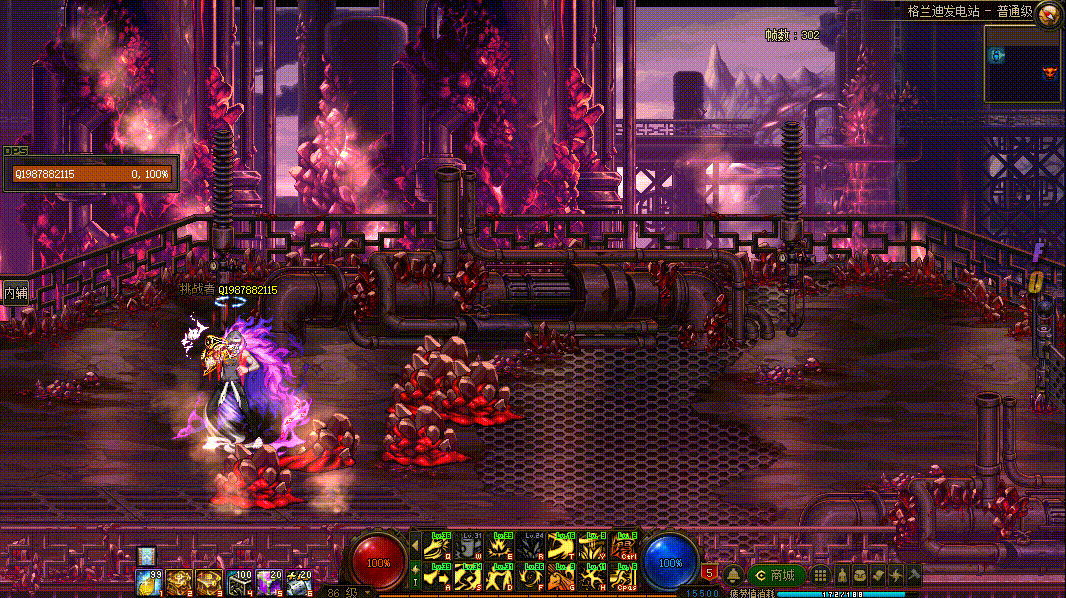Select the Q1987882115 row in the DPS panel
The height and width of the screenshot is (598, 1066).
[x=91, y=174]
